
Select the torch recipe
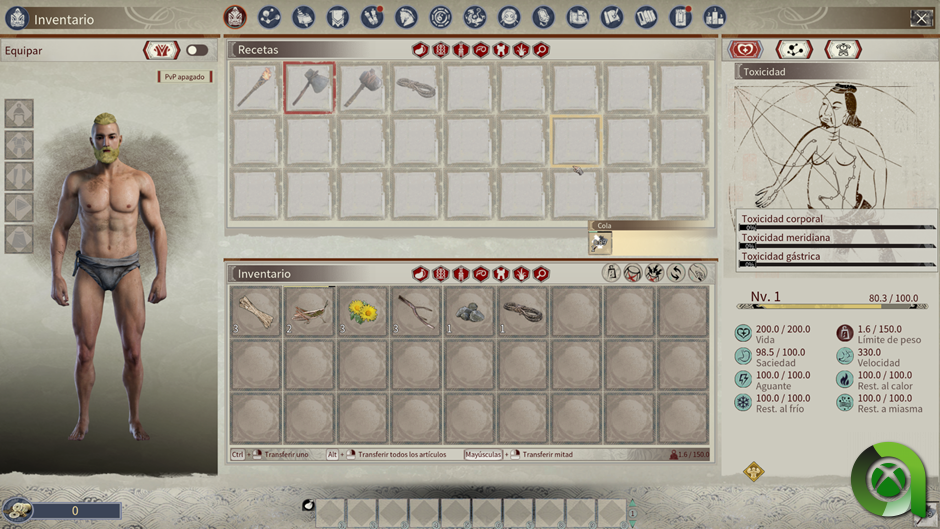click(x=256, y=88)
